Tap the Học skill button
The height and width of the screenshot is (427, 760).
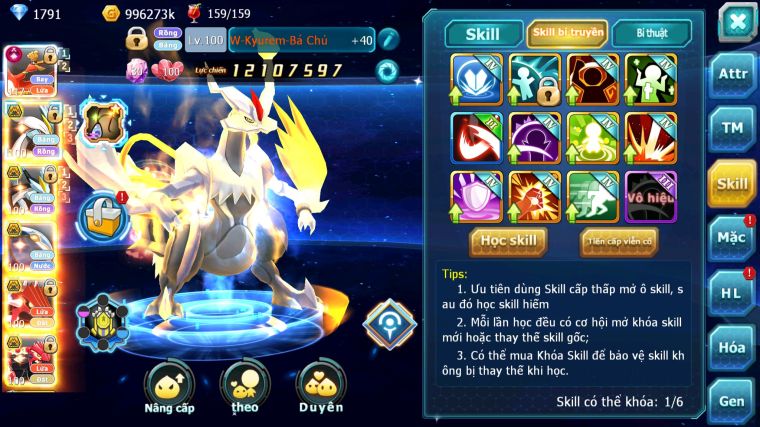click(x=509, y=240)
